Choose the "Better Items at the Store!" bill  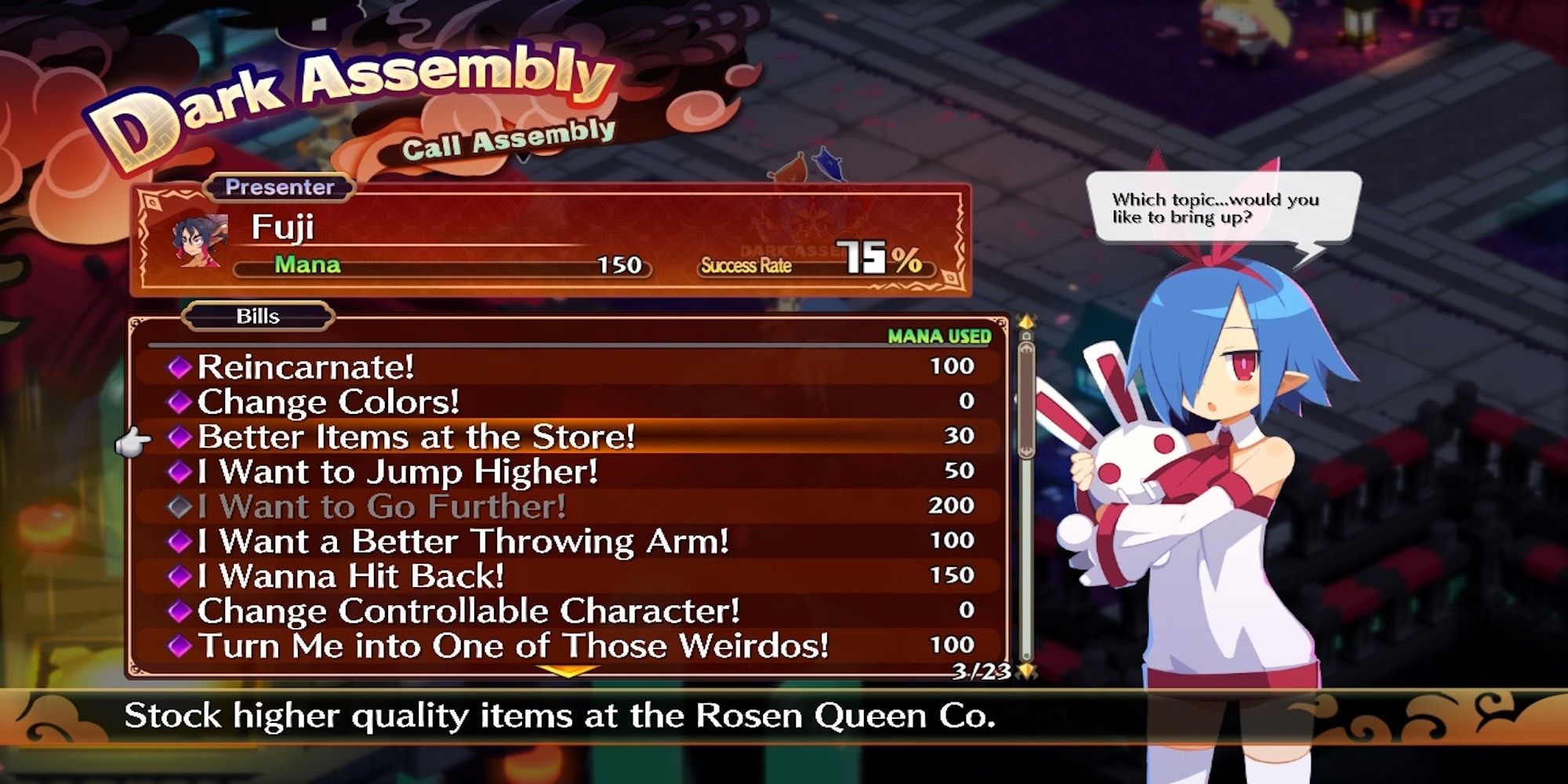click(x=416, y=437)
